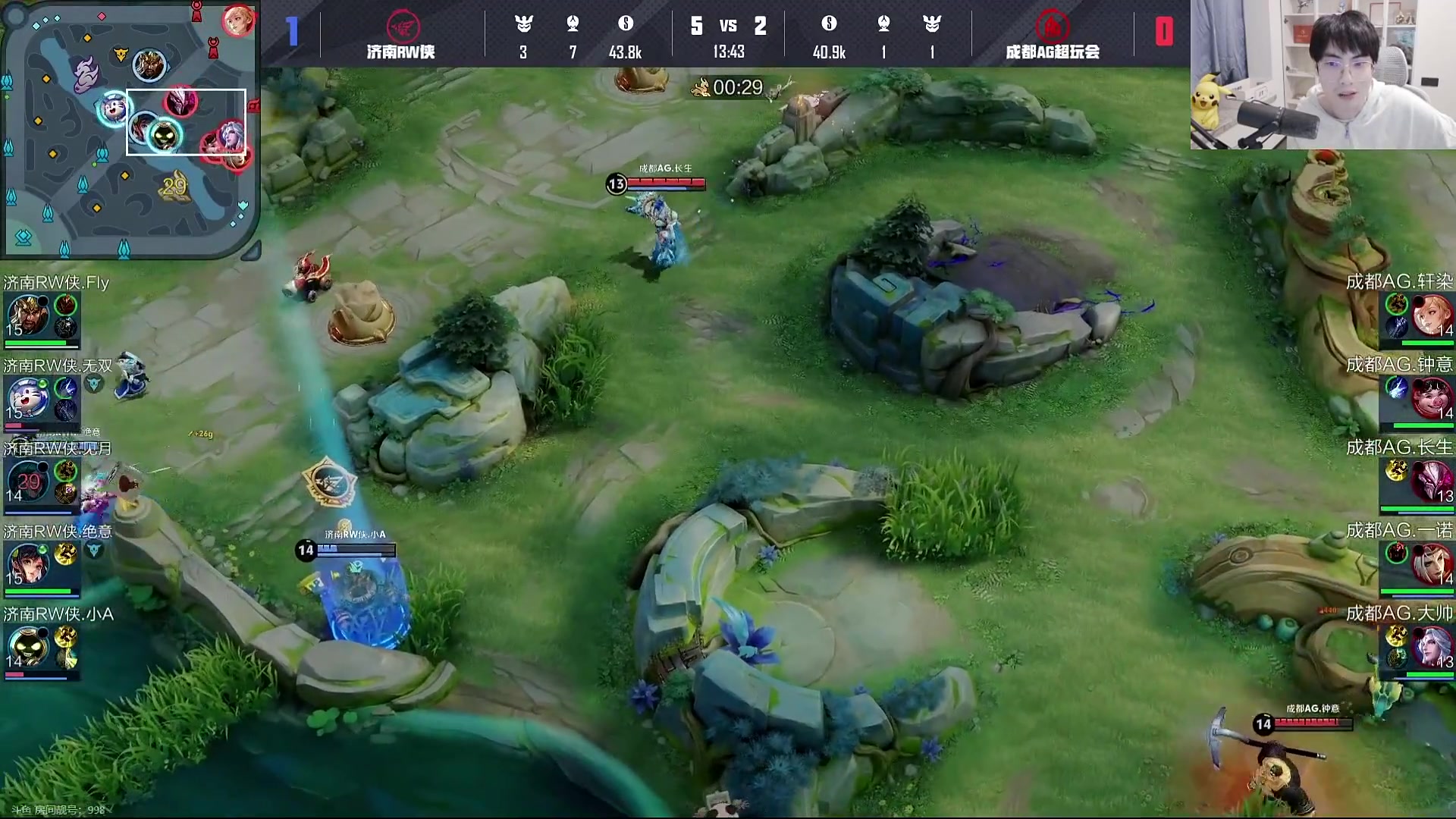Click the streamer webcam overlay
1456x819 pixels.
[x=1323, y=74]
